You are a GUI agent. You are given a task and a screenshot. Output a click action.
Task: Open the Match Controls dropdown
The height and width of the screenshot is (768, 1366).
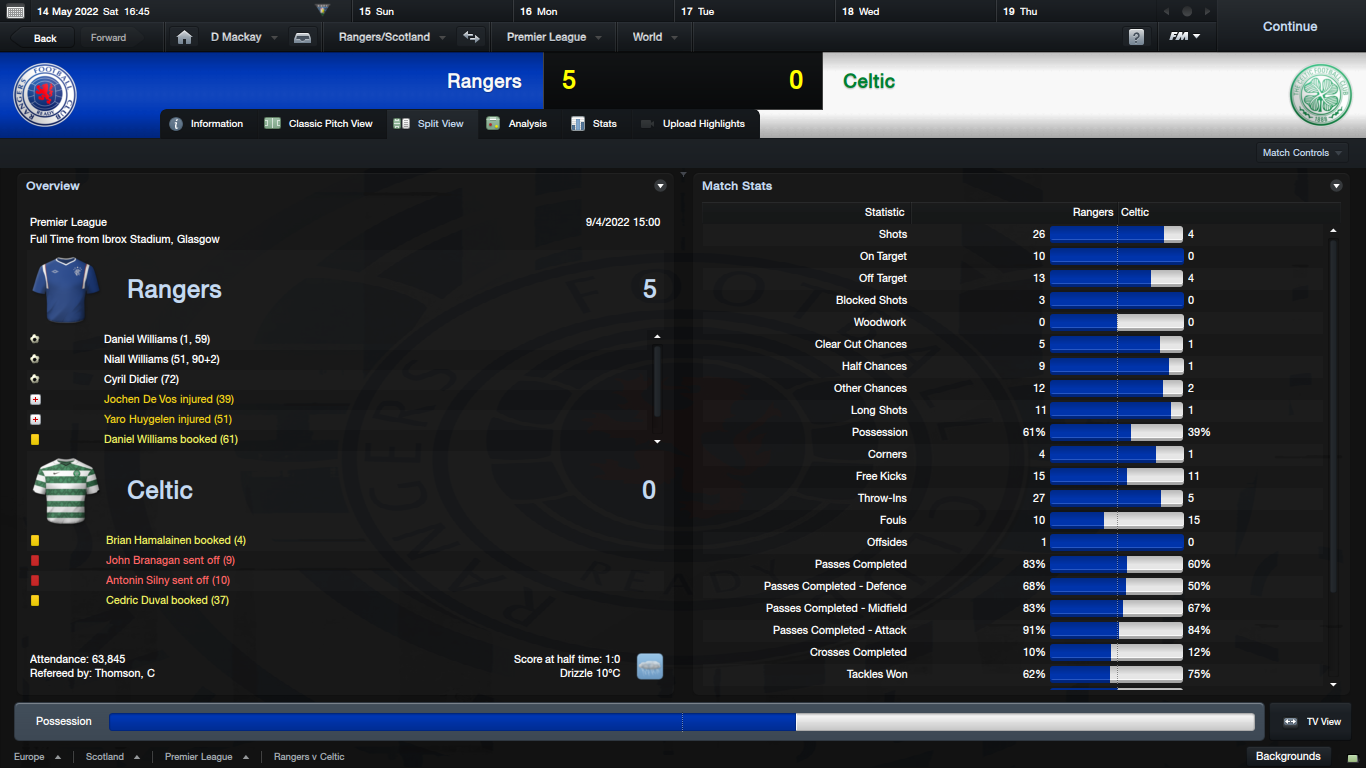point(1302,153)
